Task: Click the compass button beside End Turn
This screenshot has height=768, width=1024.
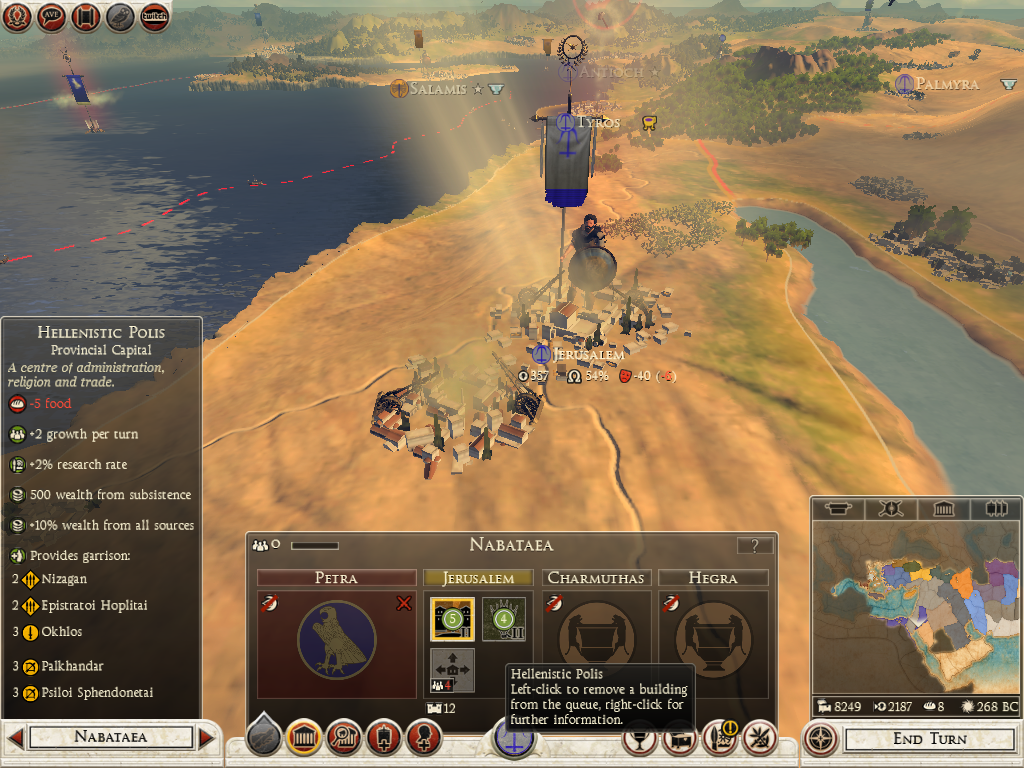Action: [x=821, y=739]
